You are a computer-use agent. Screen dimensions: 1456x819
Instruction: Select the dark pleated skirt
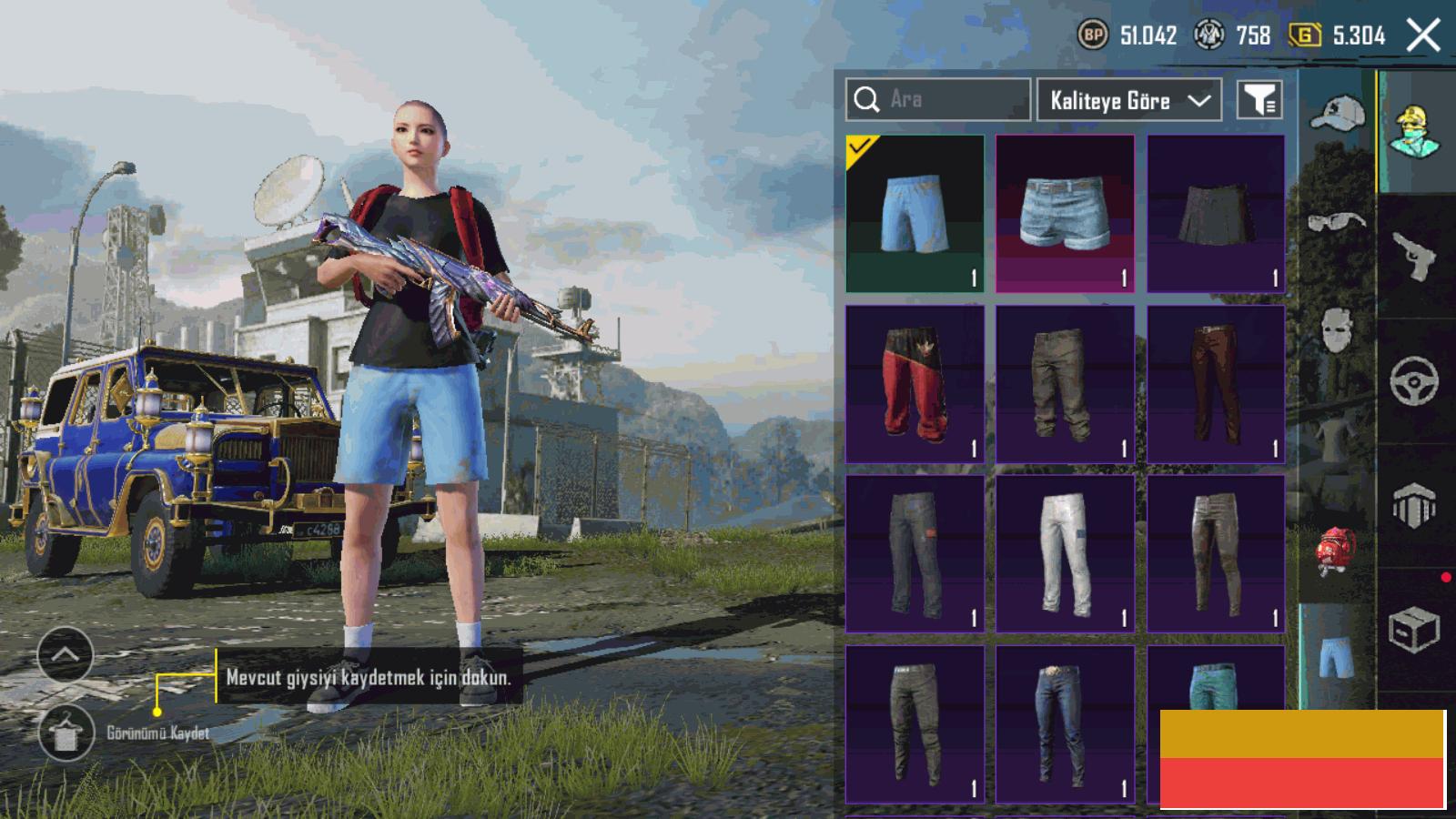[1216, 215]
